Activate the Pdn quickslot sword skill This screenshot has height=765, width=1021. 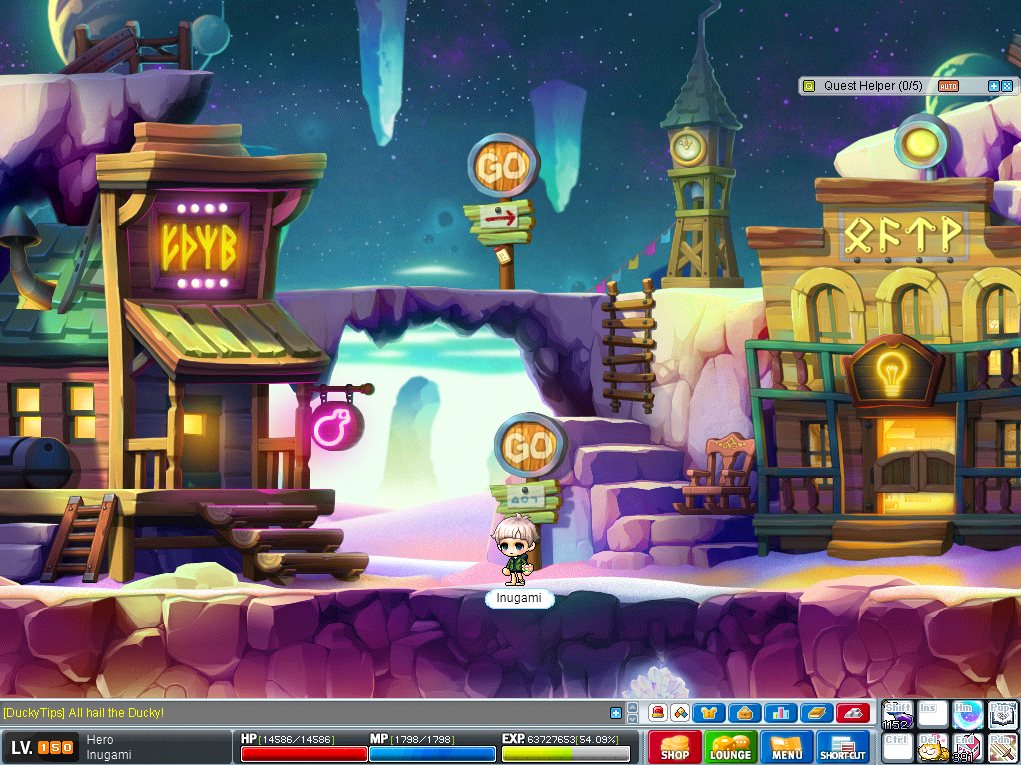(x=1001, y=748)
